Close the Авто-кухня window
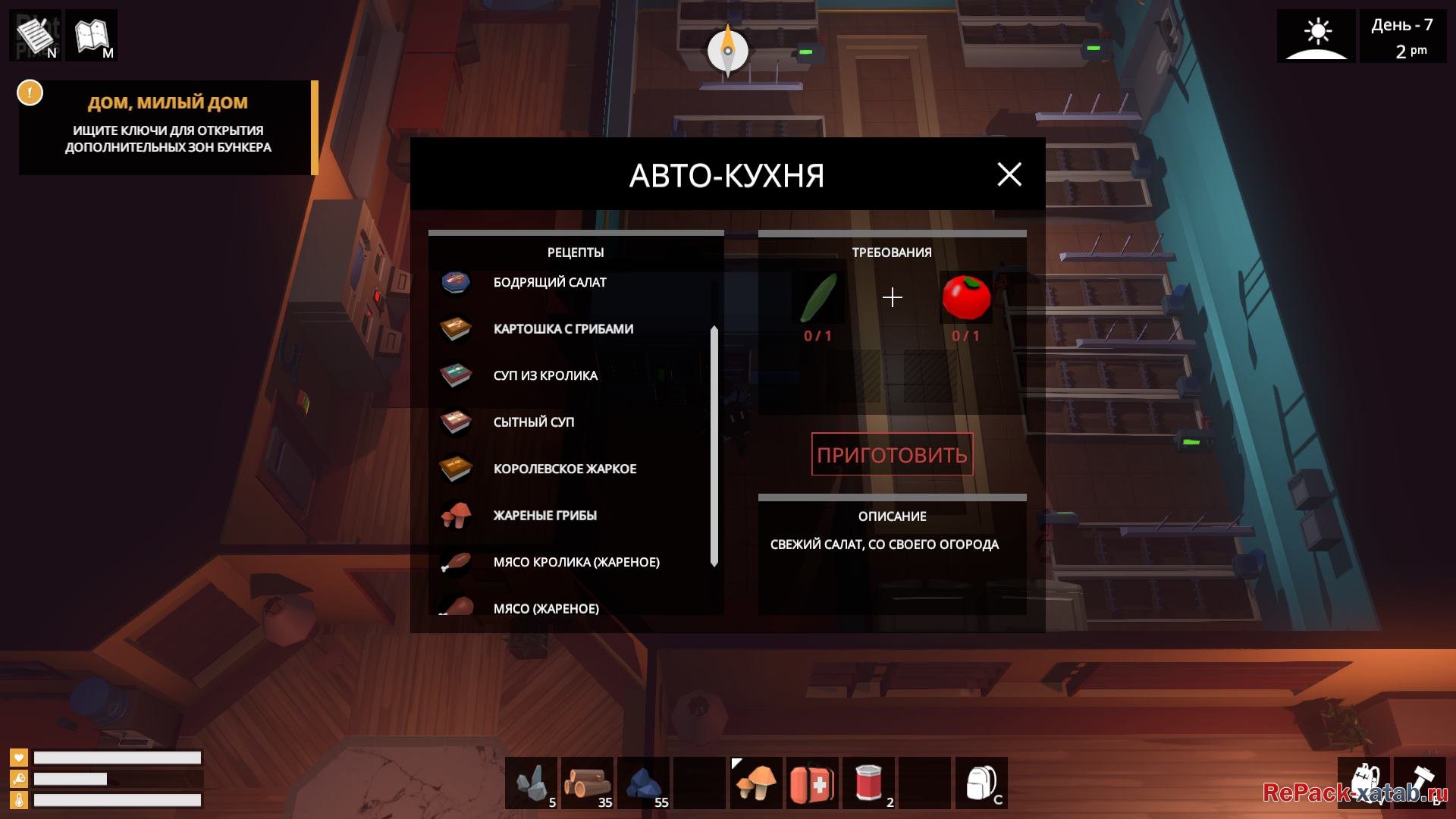This screenshot has height=819, width=1456. [x=1009, y=174]
